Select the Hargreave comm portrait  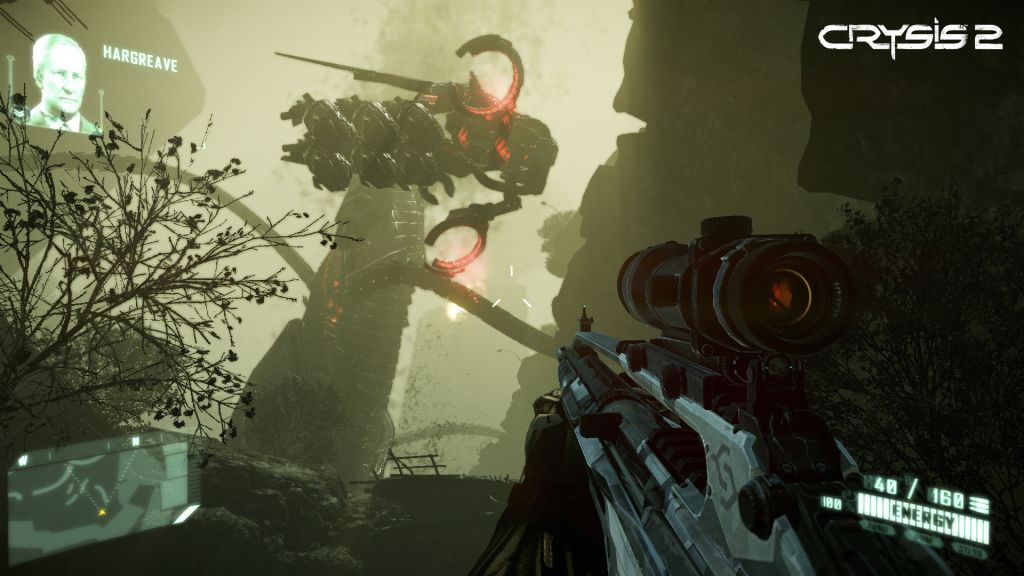pos(62,84)
